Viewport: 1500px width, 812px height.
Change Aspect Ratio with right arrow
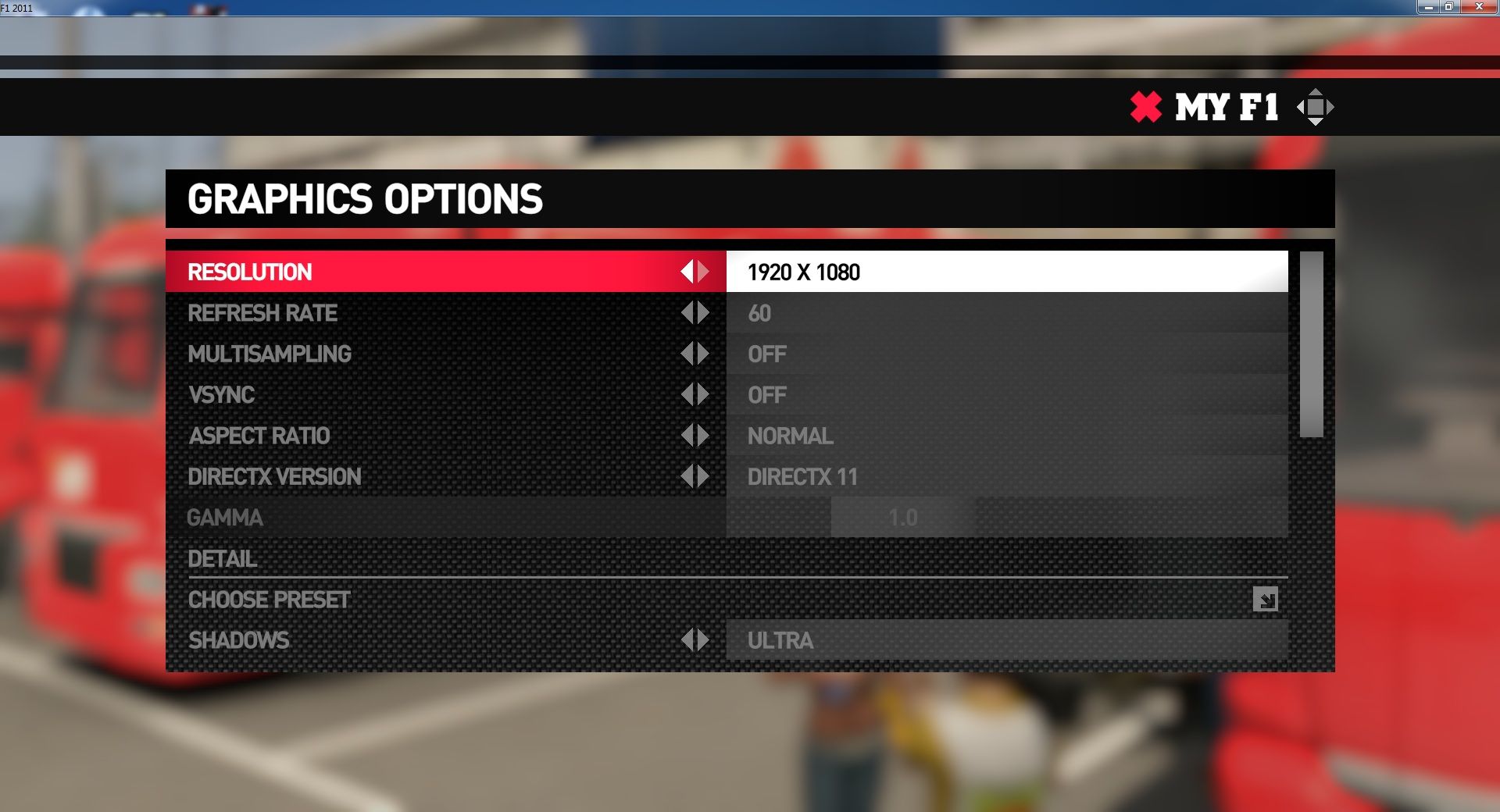click(704, 436)
